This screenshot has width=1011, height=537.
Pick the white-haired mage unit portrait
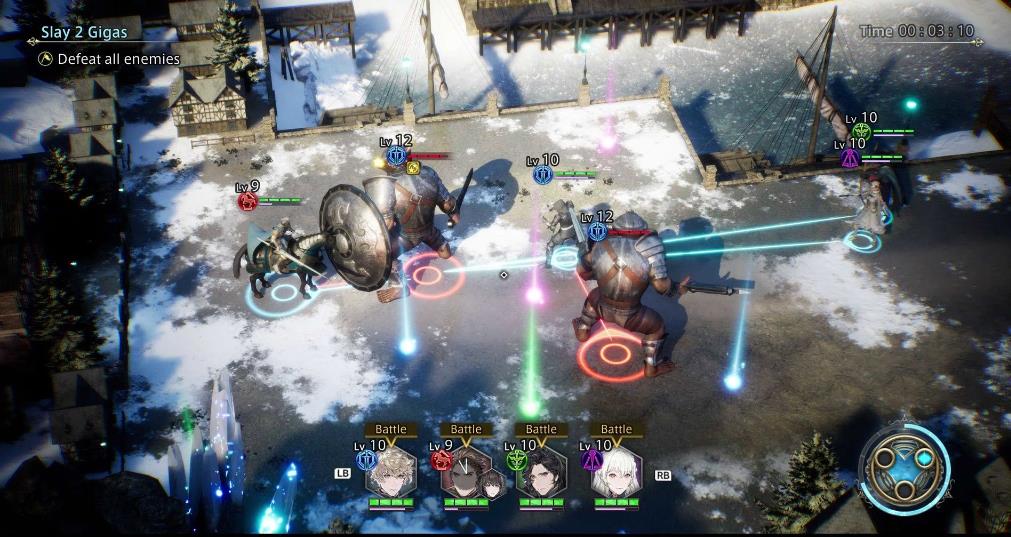tap(616, 471)
